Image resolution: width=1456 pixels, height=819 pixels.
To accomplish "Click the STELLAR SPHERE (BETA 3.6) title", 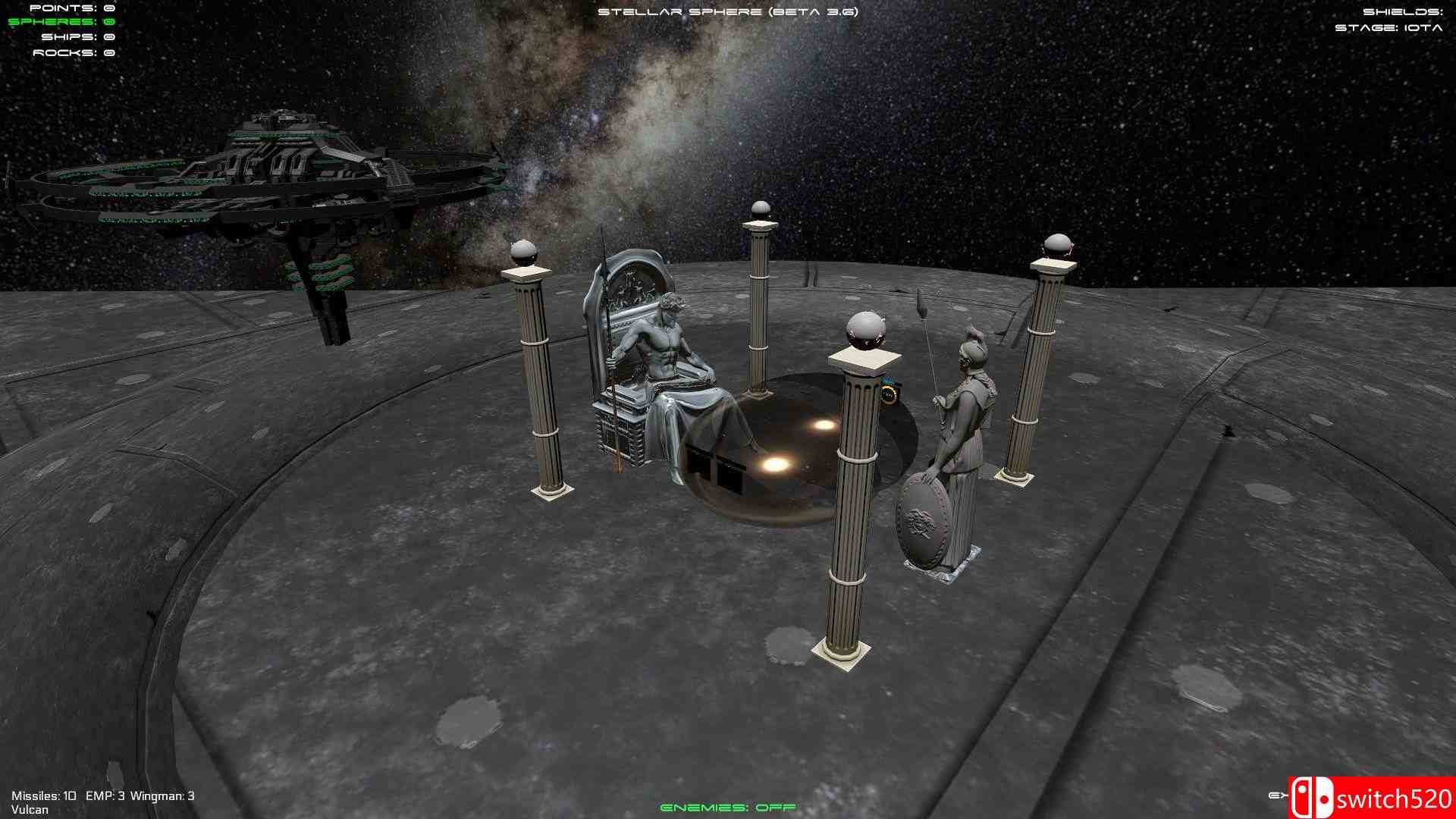I will click(x=728, y=11).
